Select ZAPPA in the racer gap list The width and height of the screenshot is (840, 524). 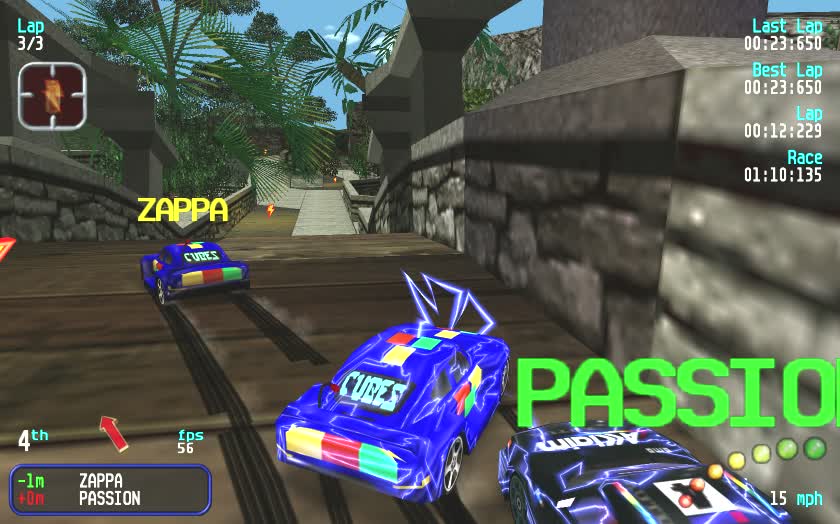click(x=102, y=481)
